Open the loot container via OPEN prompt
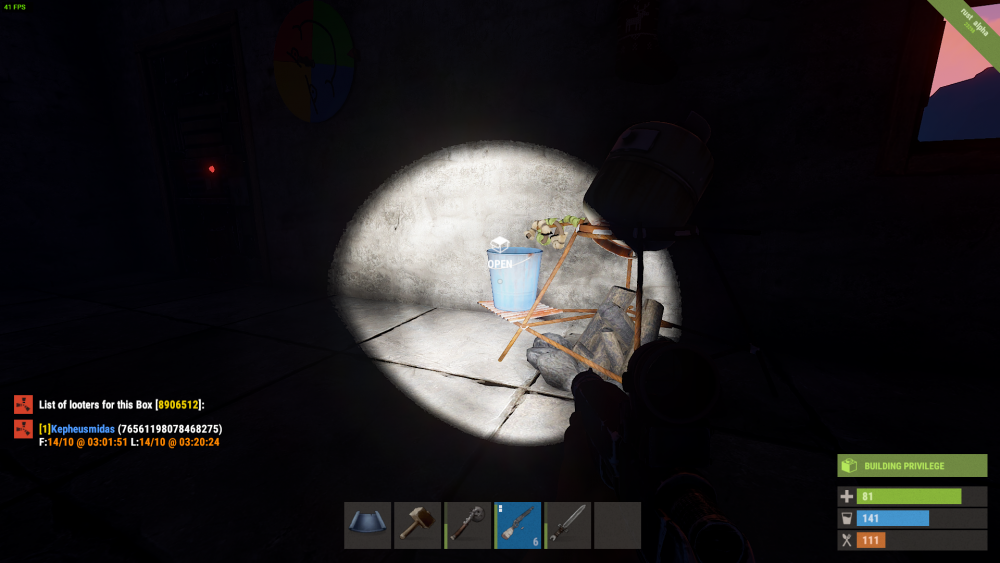Image resolution: width=1000 pixels, height=563 pixels. tap(500, 264)
